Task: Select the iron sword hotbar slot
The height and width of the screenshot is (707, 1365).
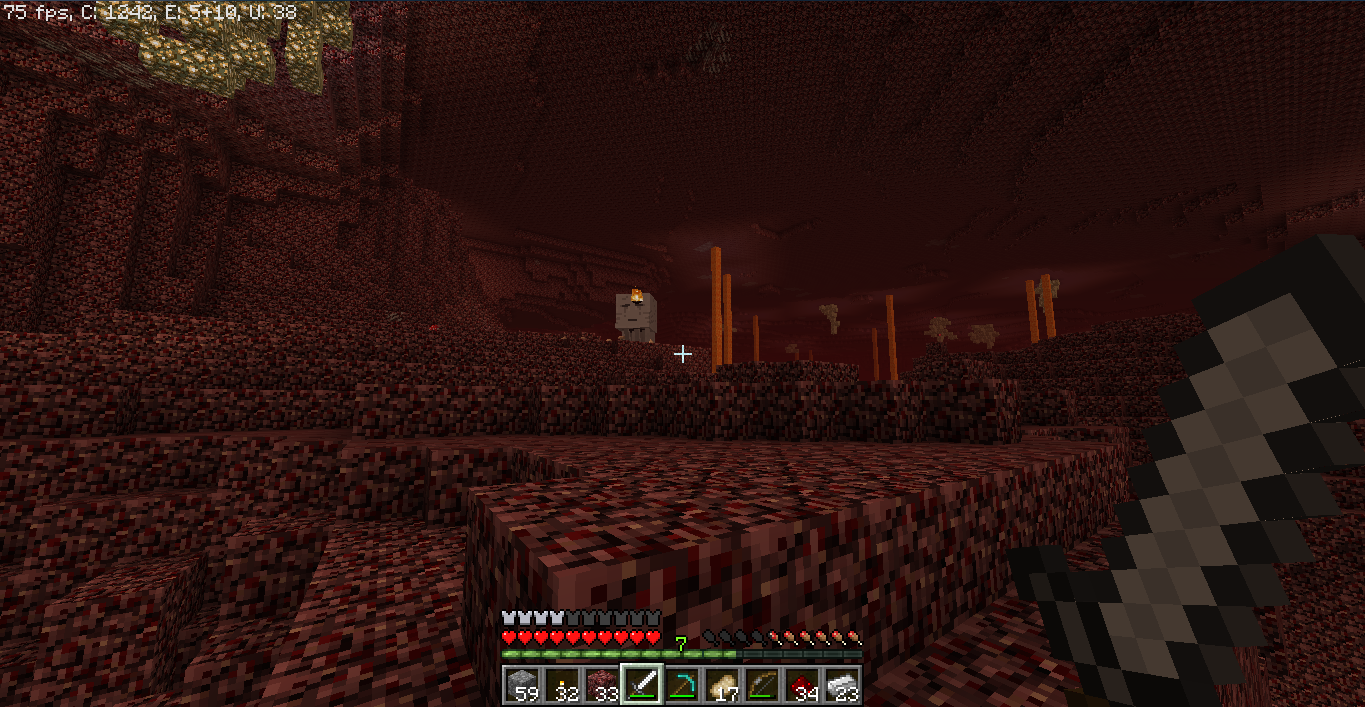Action: [641, 685]
